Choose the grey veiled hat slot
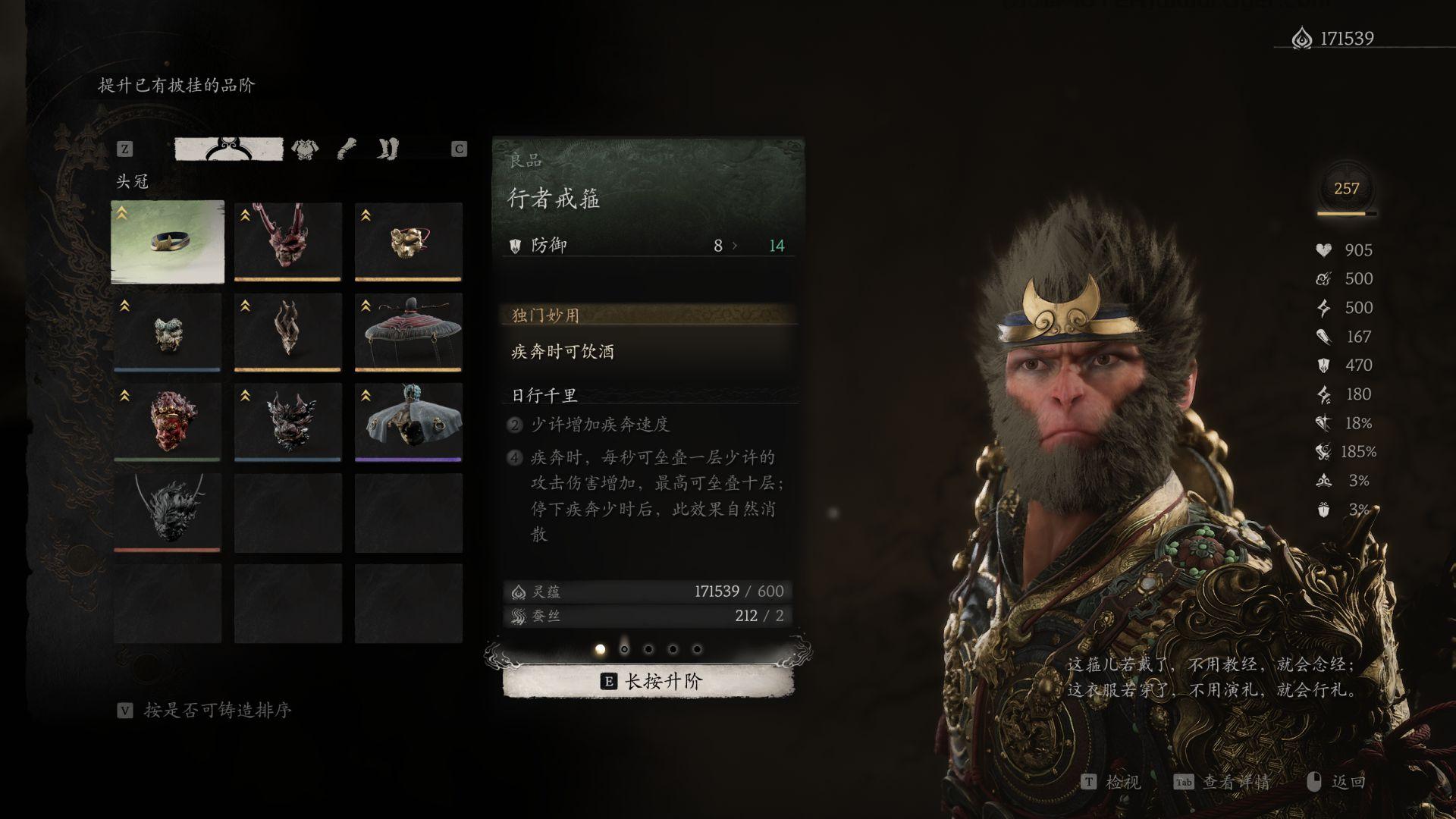The height and width of the screenshot is (819, 1456). [408, 422]
